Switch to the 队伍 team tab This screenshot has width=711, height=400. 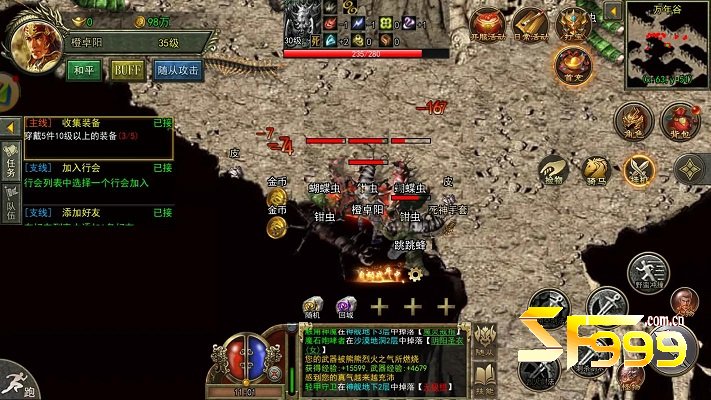point(10,210)
